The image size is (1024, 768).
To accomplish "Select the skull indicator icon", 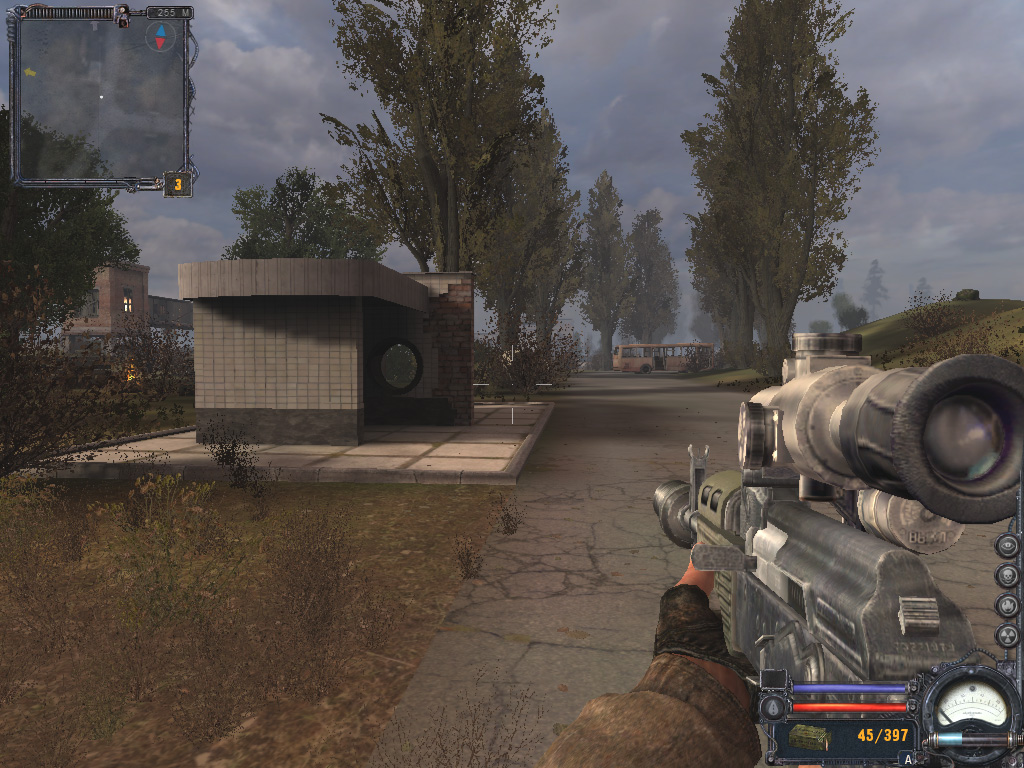I will [x=1007, y=576].
